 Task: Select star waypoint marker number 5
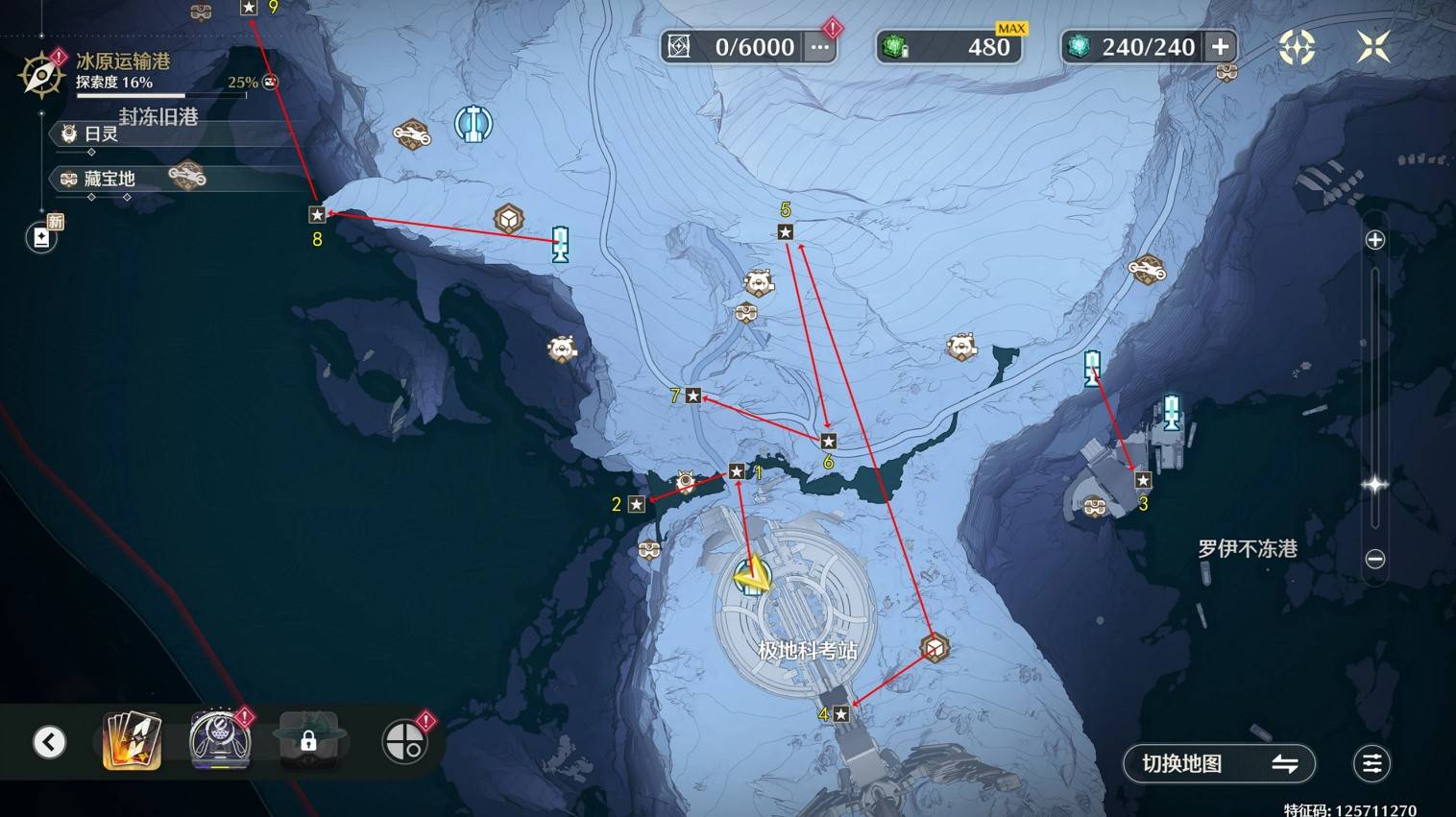click(785, 232)
